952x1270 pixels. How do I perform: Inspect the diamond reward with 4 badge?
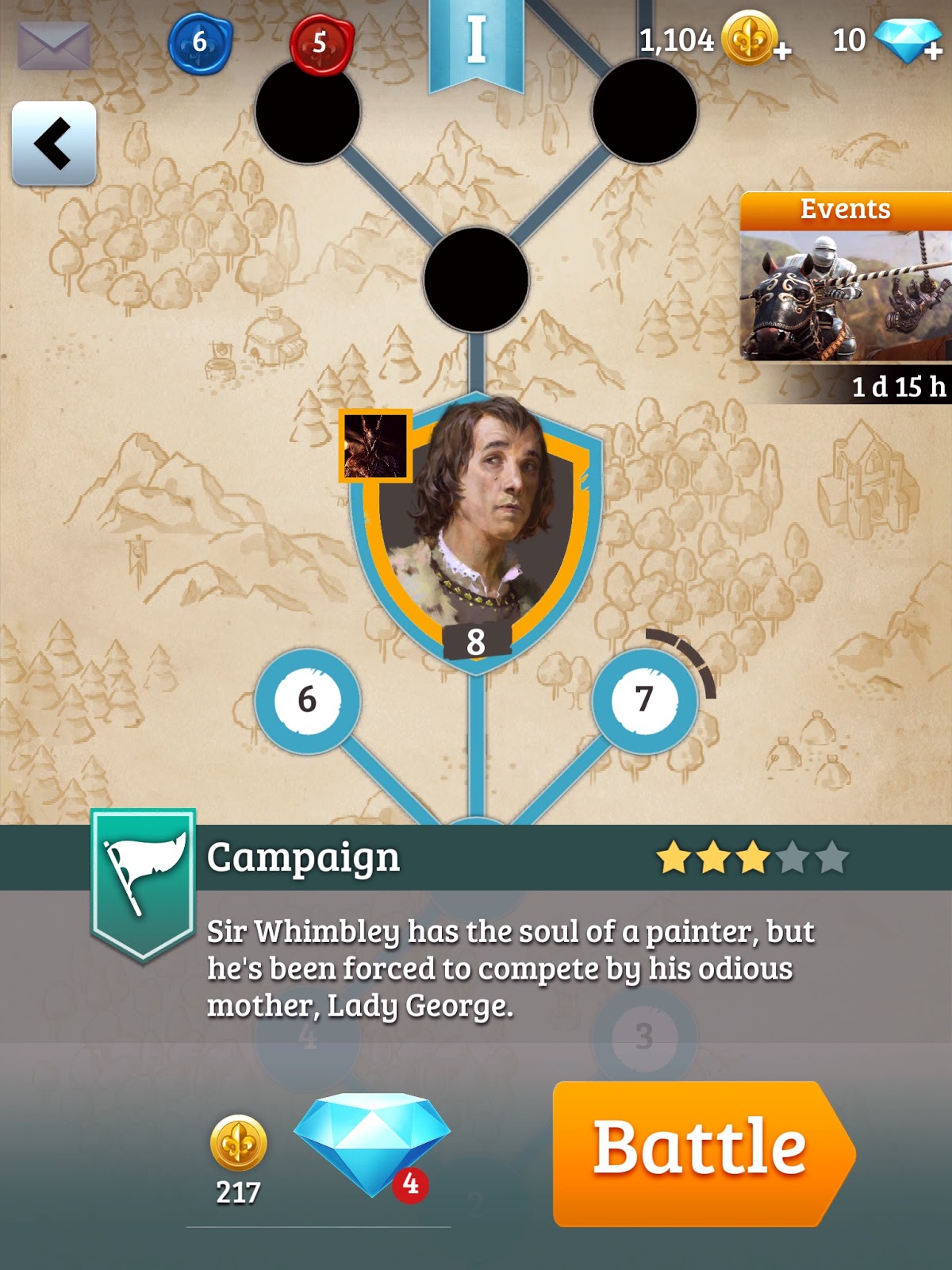pos(371,1143)
